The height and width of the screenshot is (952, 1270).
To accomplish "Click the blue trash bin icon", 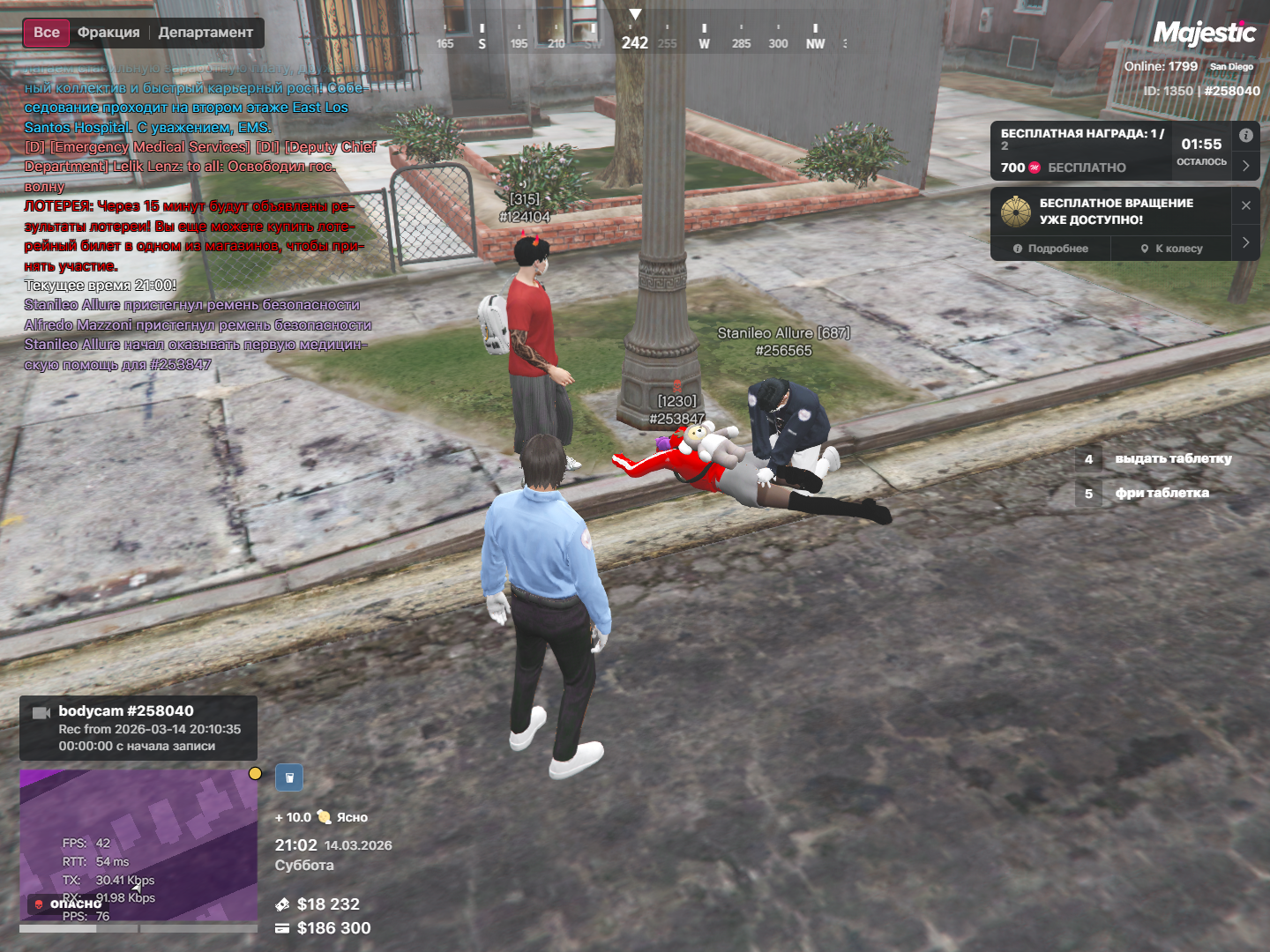I will (x=289, y=777).
